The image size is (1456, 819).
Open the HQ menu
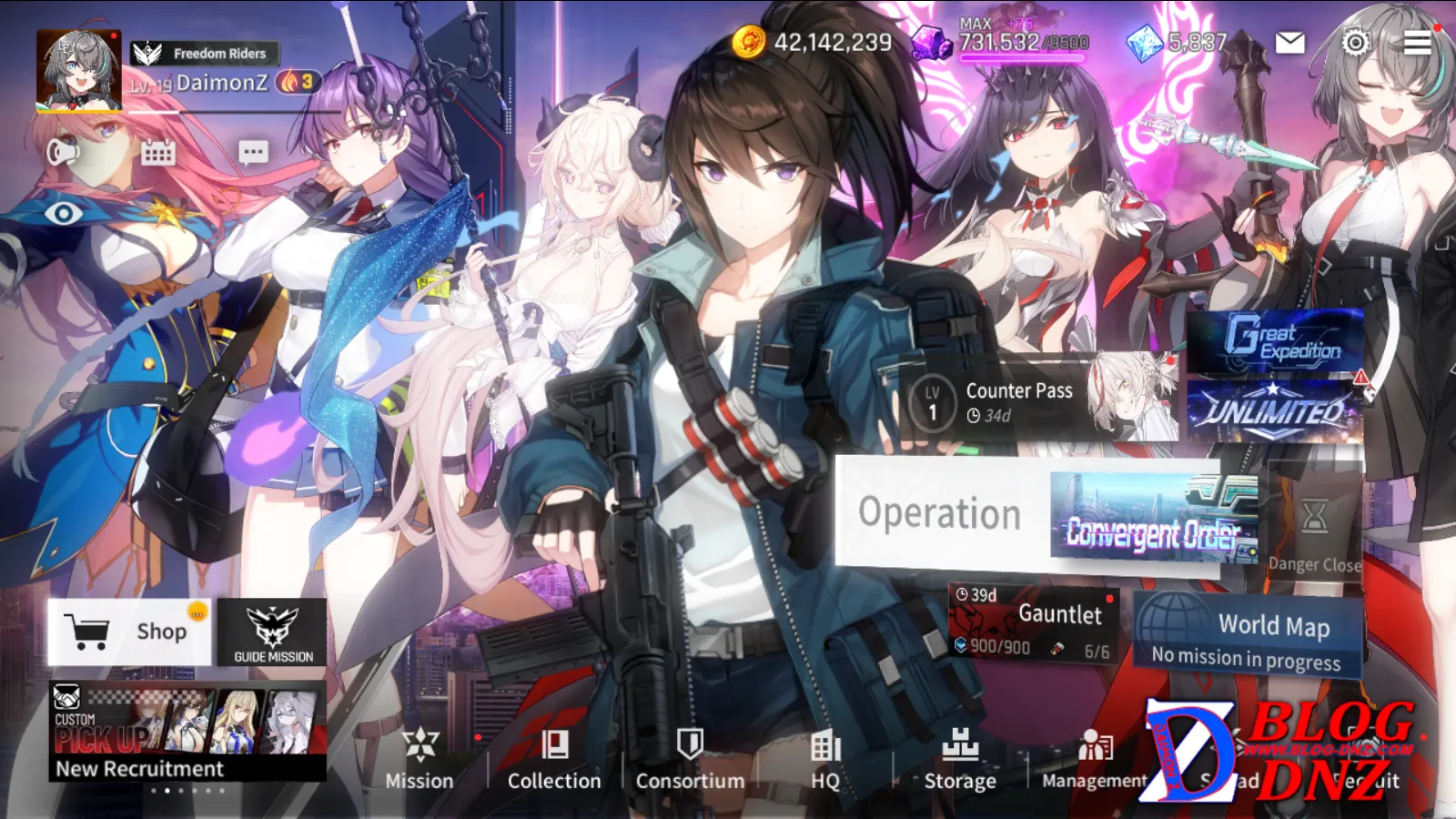point(825,758)
